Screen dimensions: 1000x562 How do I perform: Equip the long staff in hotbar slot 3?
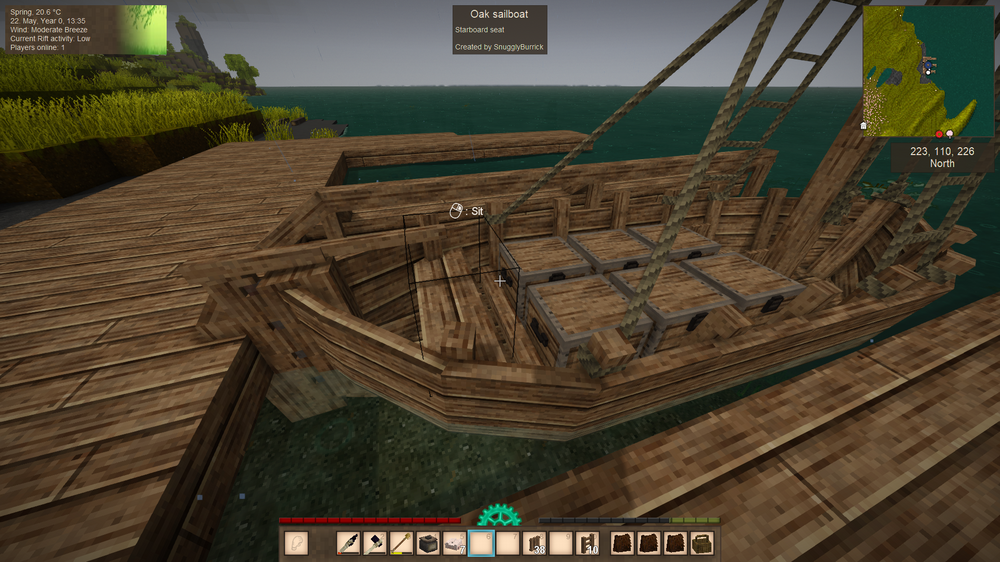(x=402, y=544)
